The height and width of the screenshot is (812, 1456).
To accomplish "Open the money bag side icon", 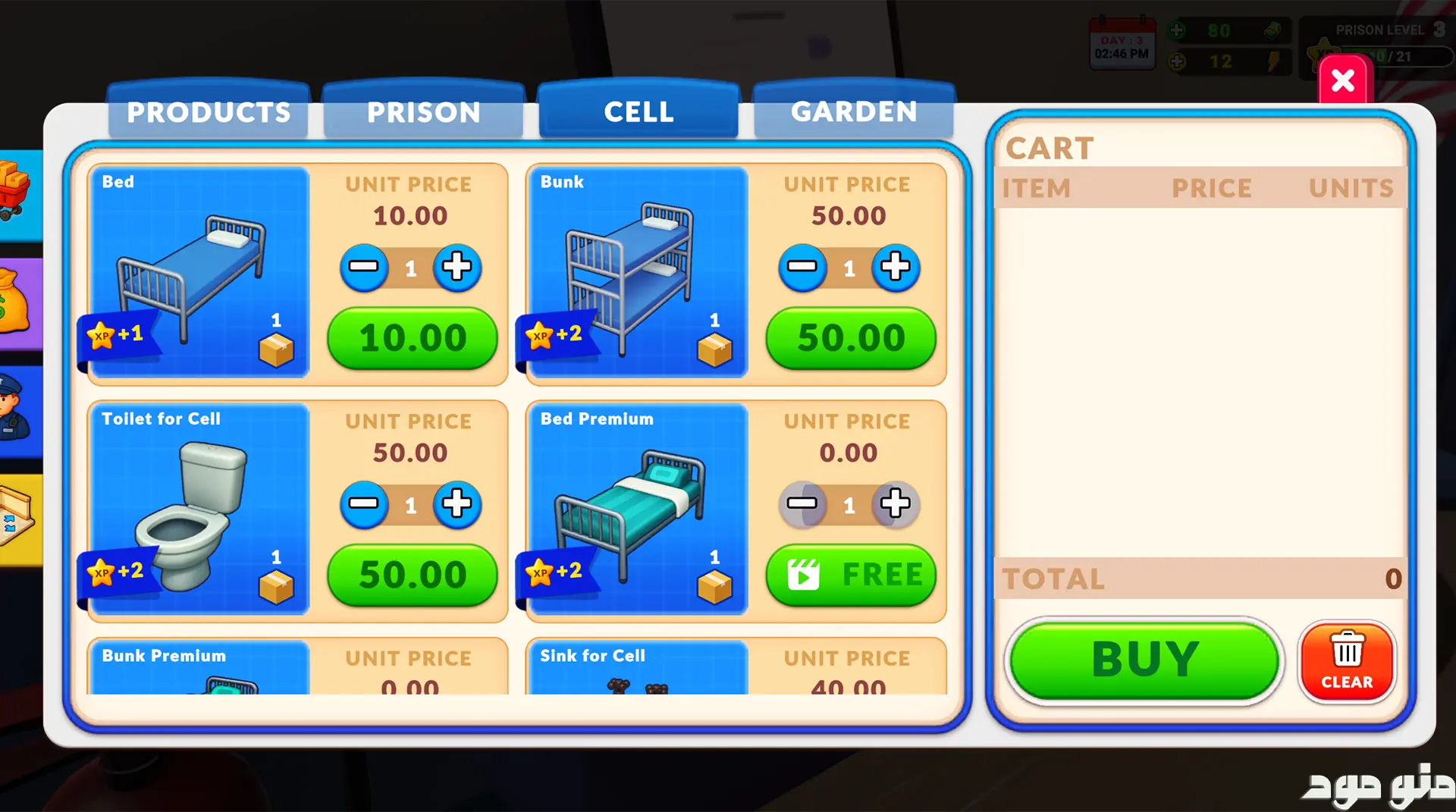I will coord(17,303).
